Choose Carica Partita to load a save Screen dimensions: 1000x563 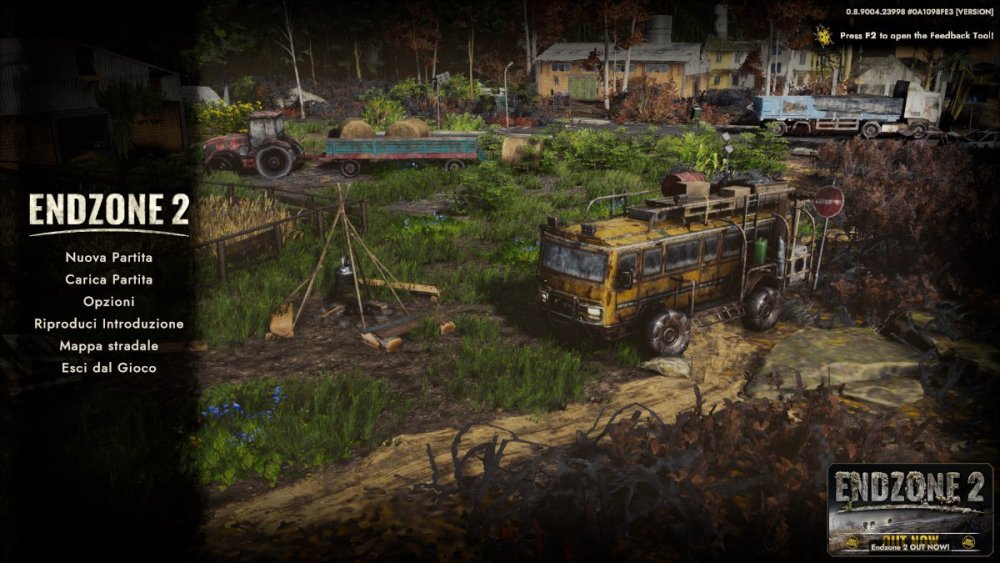click(x=108, y=279)
